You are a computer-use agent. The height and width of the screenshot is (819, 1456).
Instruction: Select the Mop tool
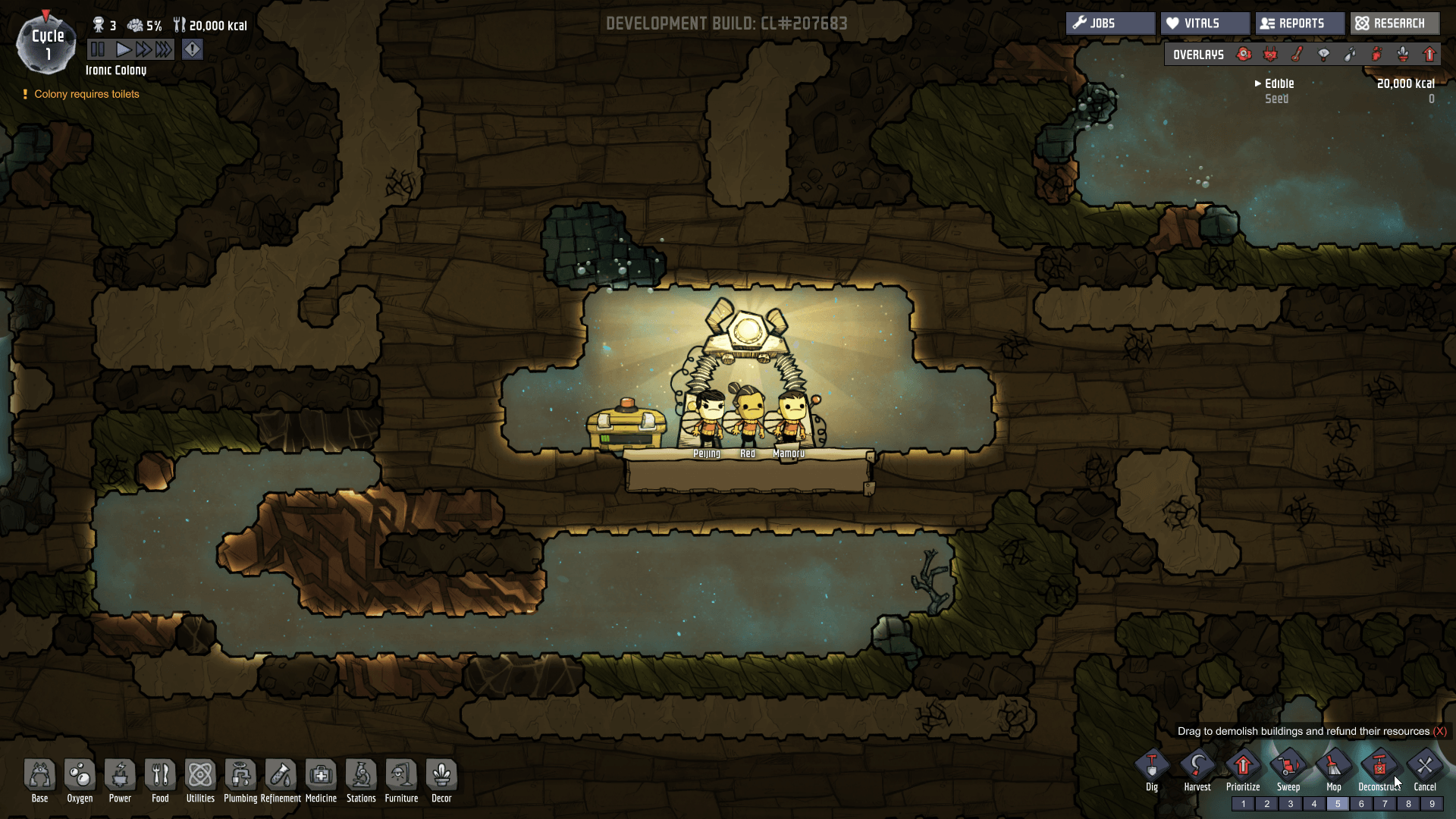[1334, 767]
